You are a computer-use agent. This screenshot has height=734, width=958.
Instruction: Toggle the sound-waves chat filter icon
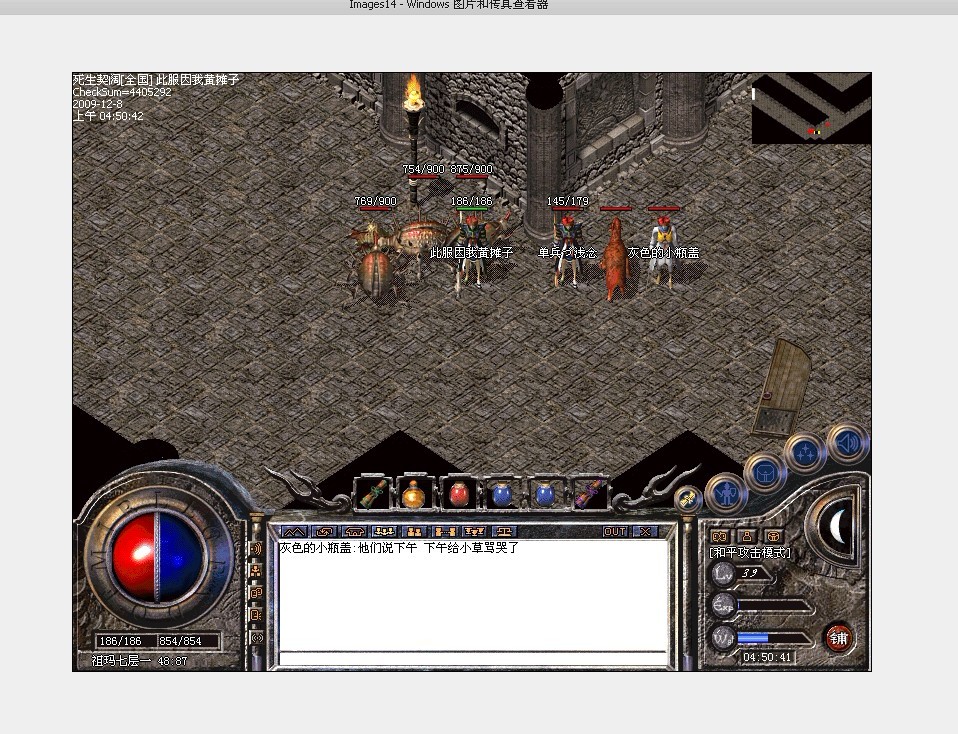point(256,549)
